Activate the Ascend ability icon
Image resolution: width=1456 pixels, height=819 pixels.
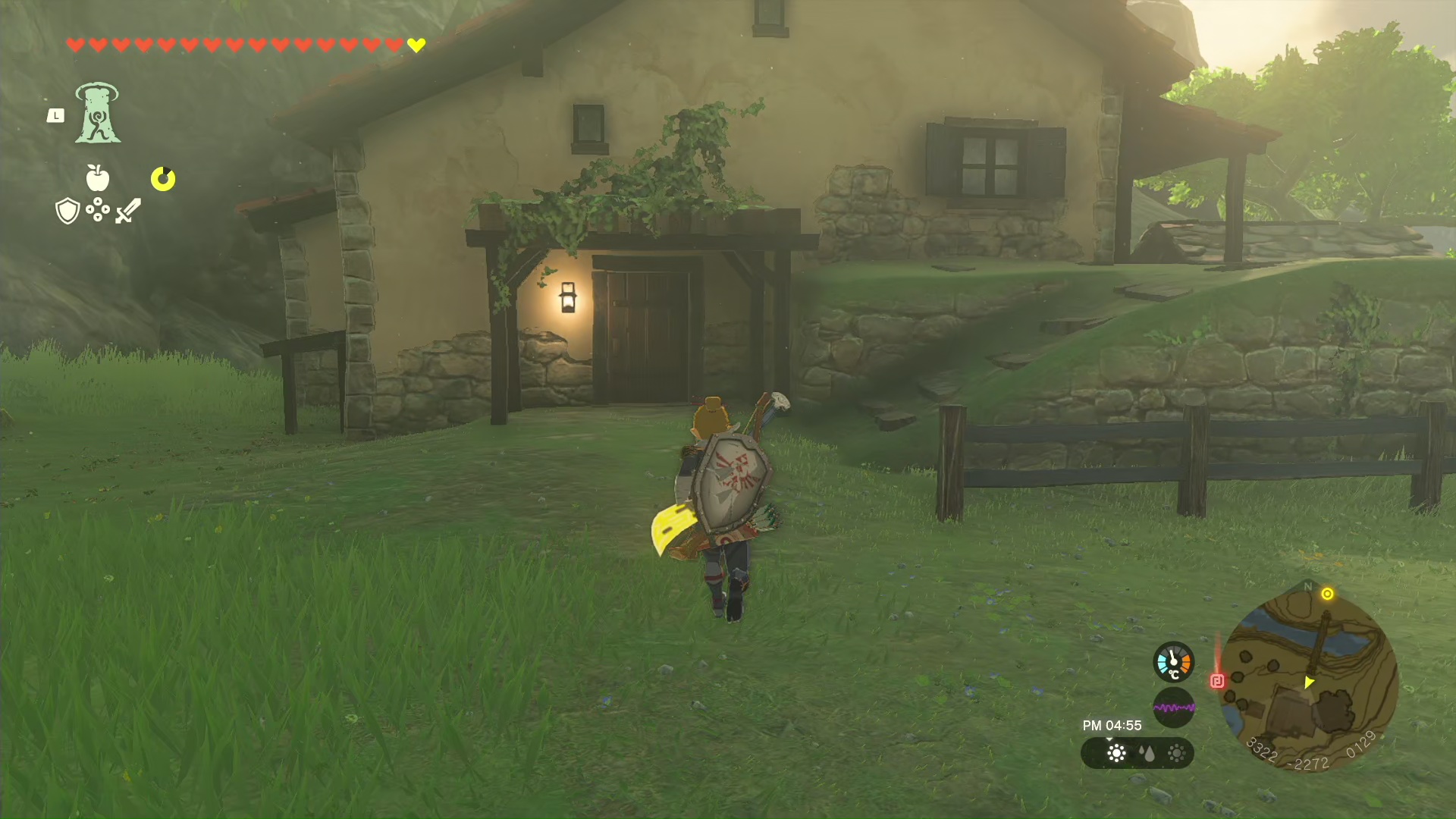(97, 114)
